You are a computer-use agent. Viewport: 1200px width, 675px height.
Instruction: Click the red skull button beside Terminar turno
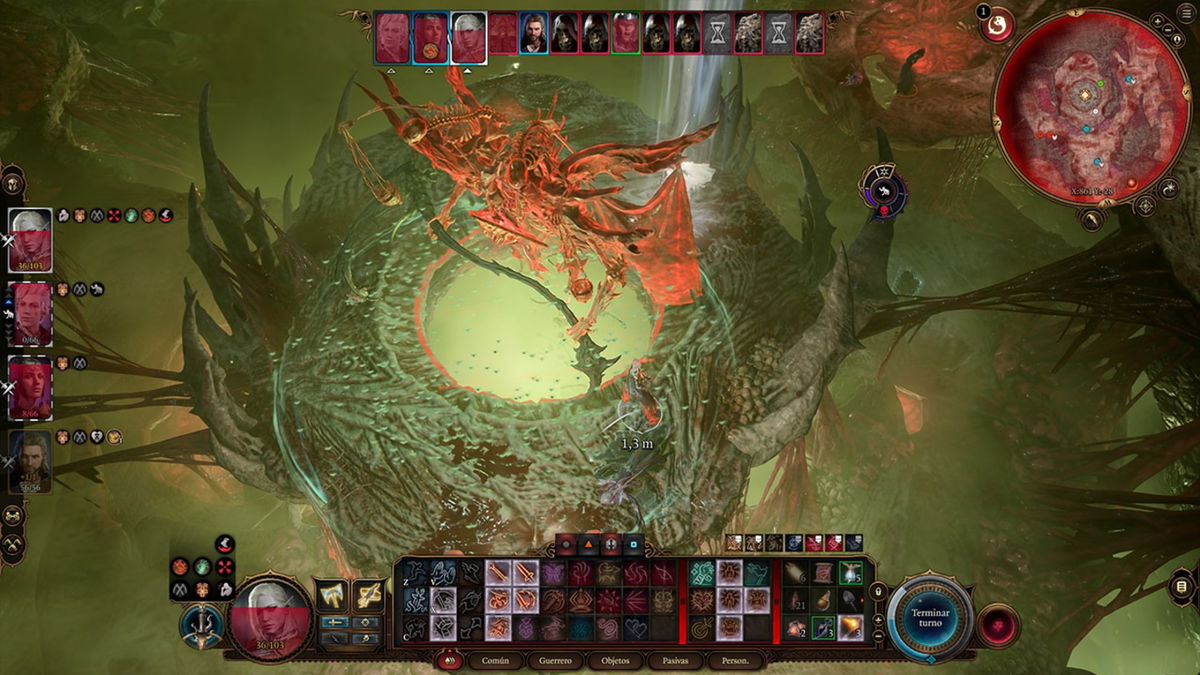(996, 624)
